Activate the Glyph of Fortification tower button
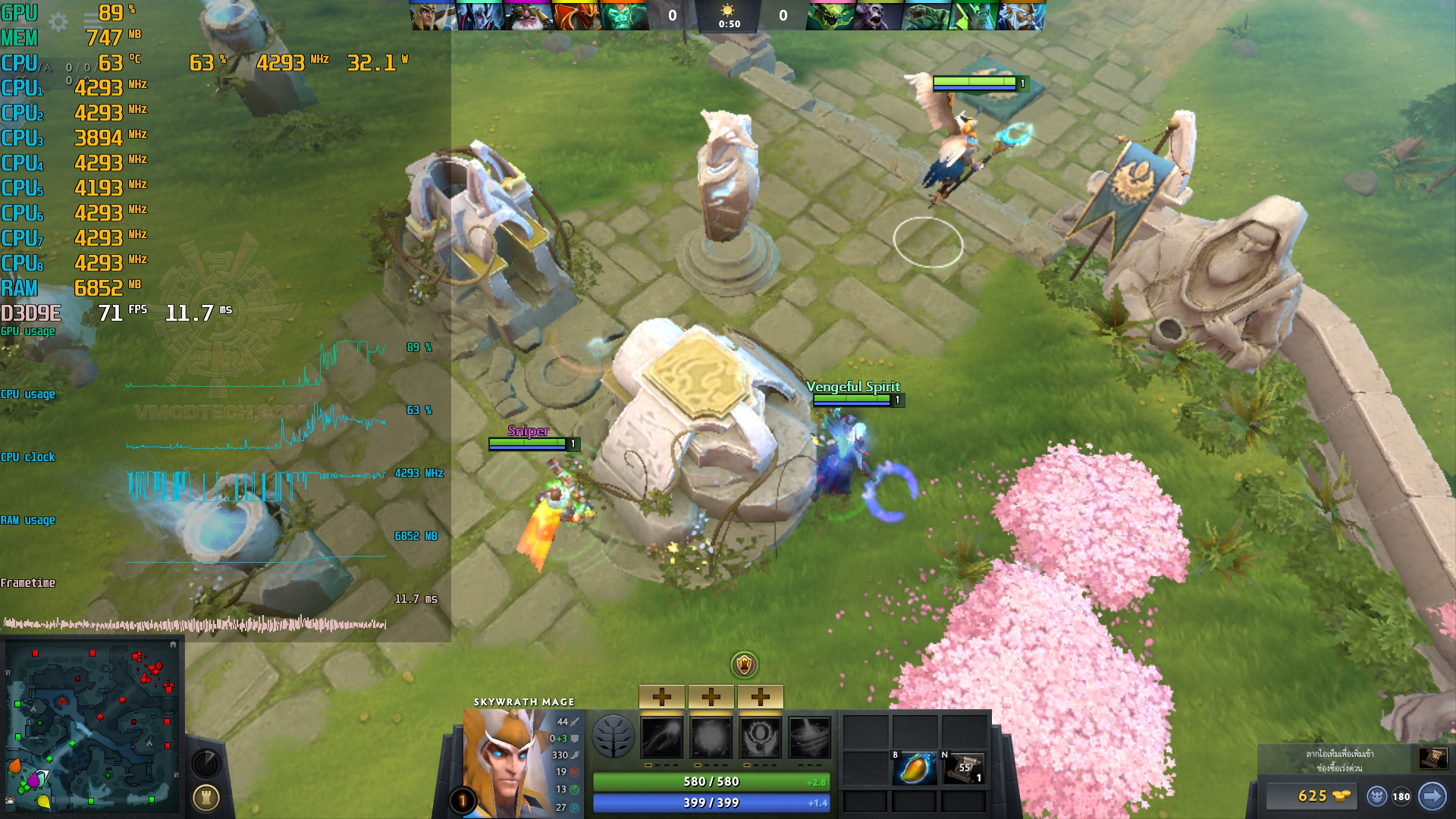1456x819 pixels. tap(206, 797)
